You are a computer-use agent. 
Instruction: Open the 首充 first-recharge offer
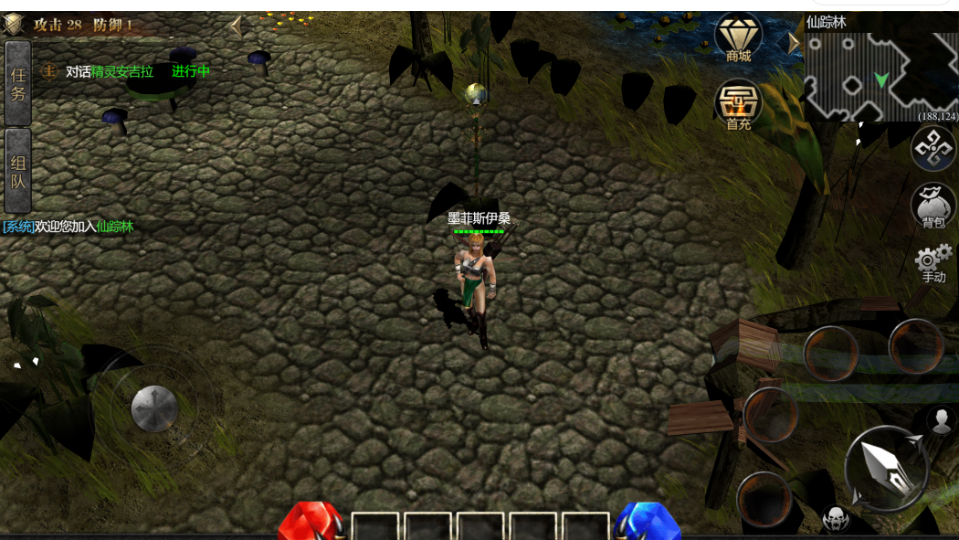(x=738, y=104)
